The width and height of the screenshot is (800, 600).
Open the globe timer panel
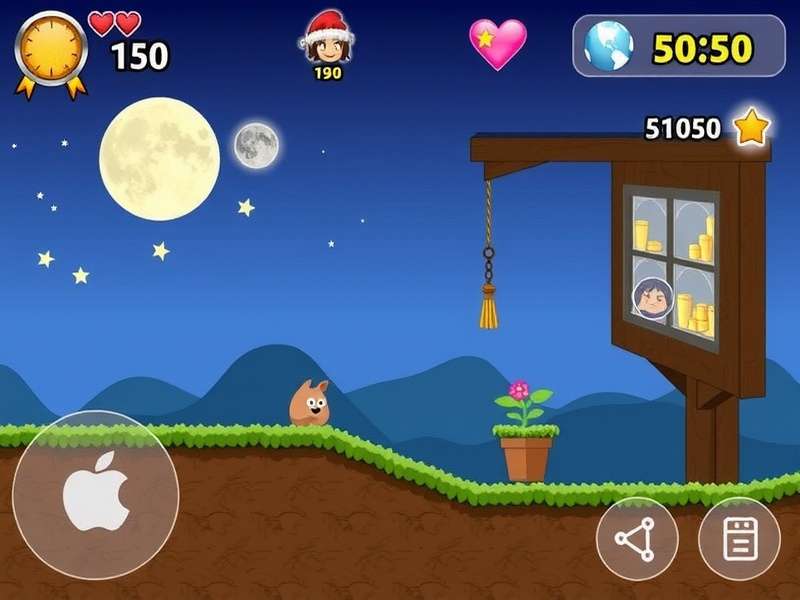[678, 46]
